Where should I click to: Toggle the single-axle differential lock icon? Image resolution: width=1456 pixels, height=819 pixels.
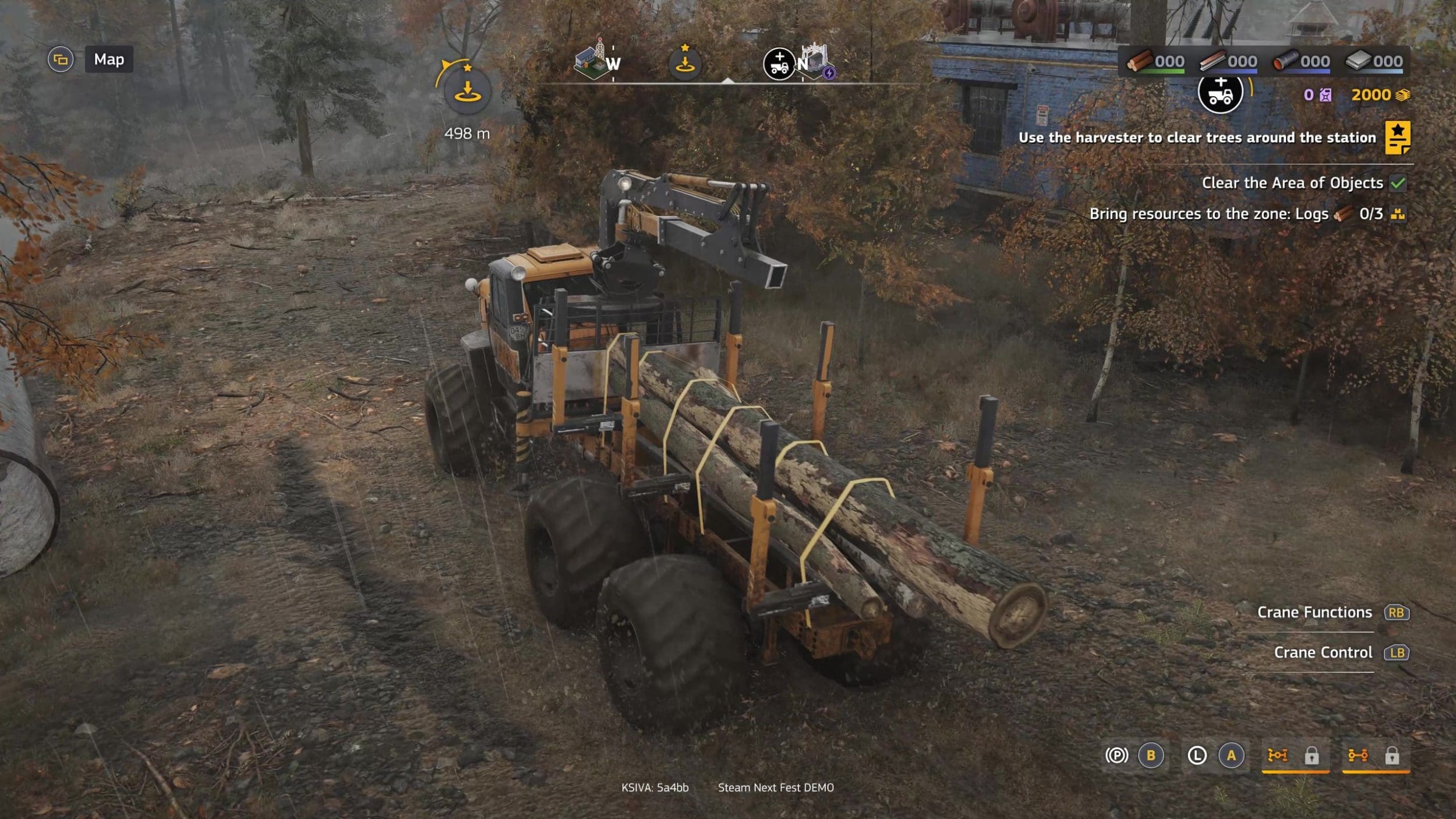pyautogui.click(x=1358, y=756)
